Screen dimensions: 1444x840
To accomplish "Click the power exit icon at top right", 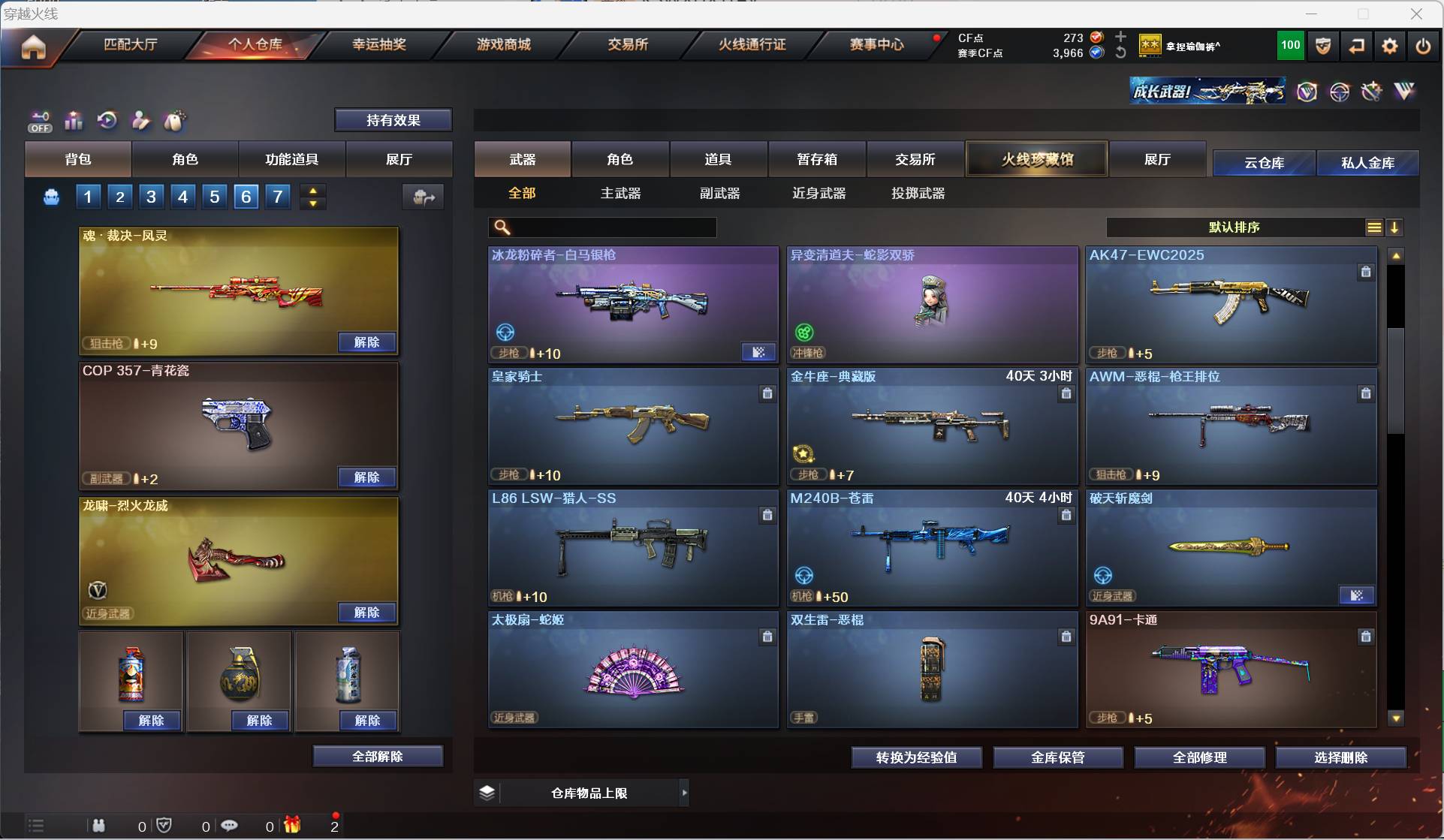I will [1423, 46].
